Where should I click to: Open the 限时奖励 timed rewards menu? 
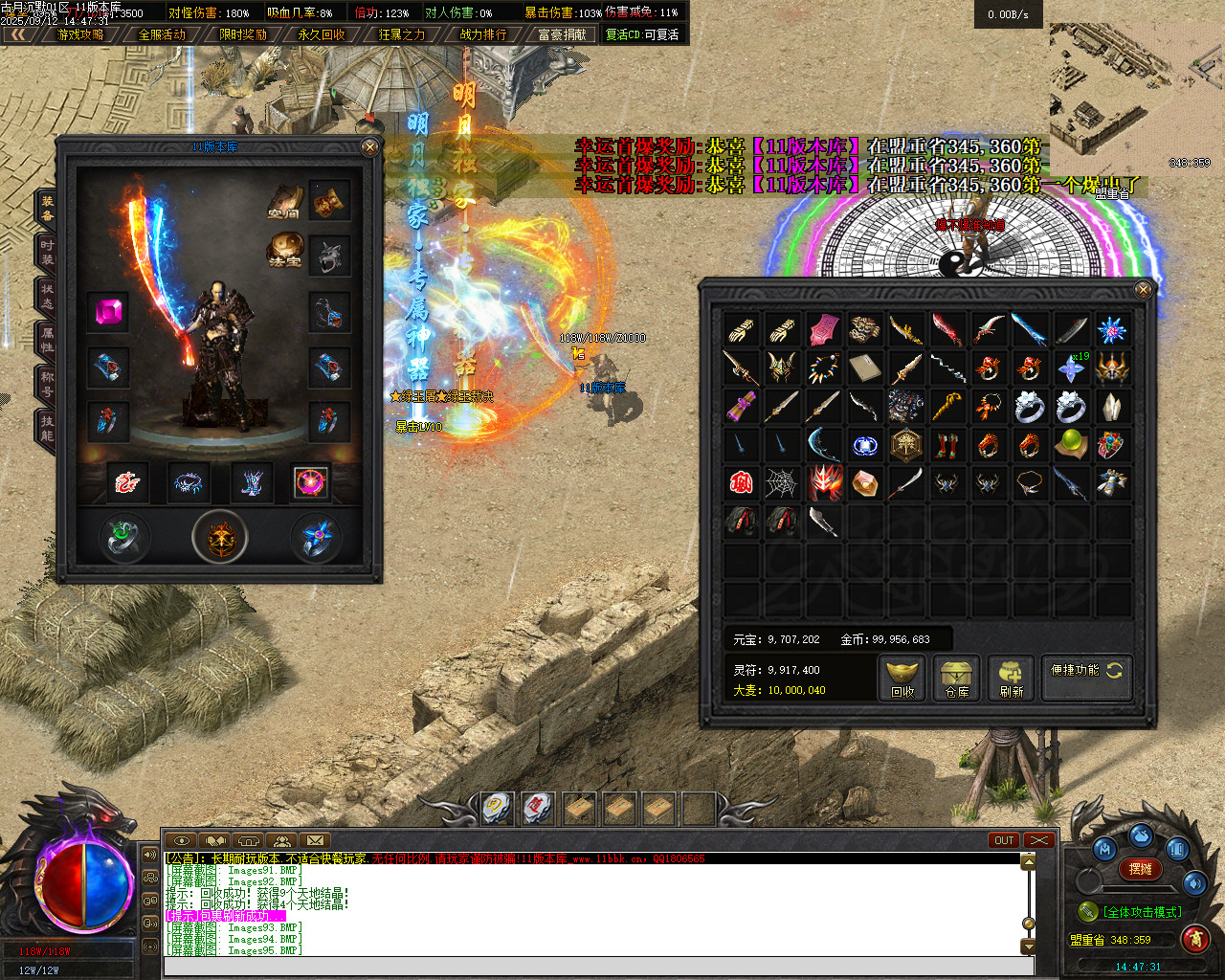pyautogui.click(x=242, y=34)
